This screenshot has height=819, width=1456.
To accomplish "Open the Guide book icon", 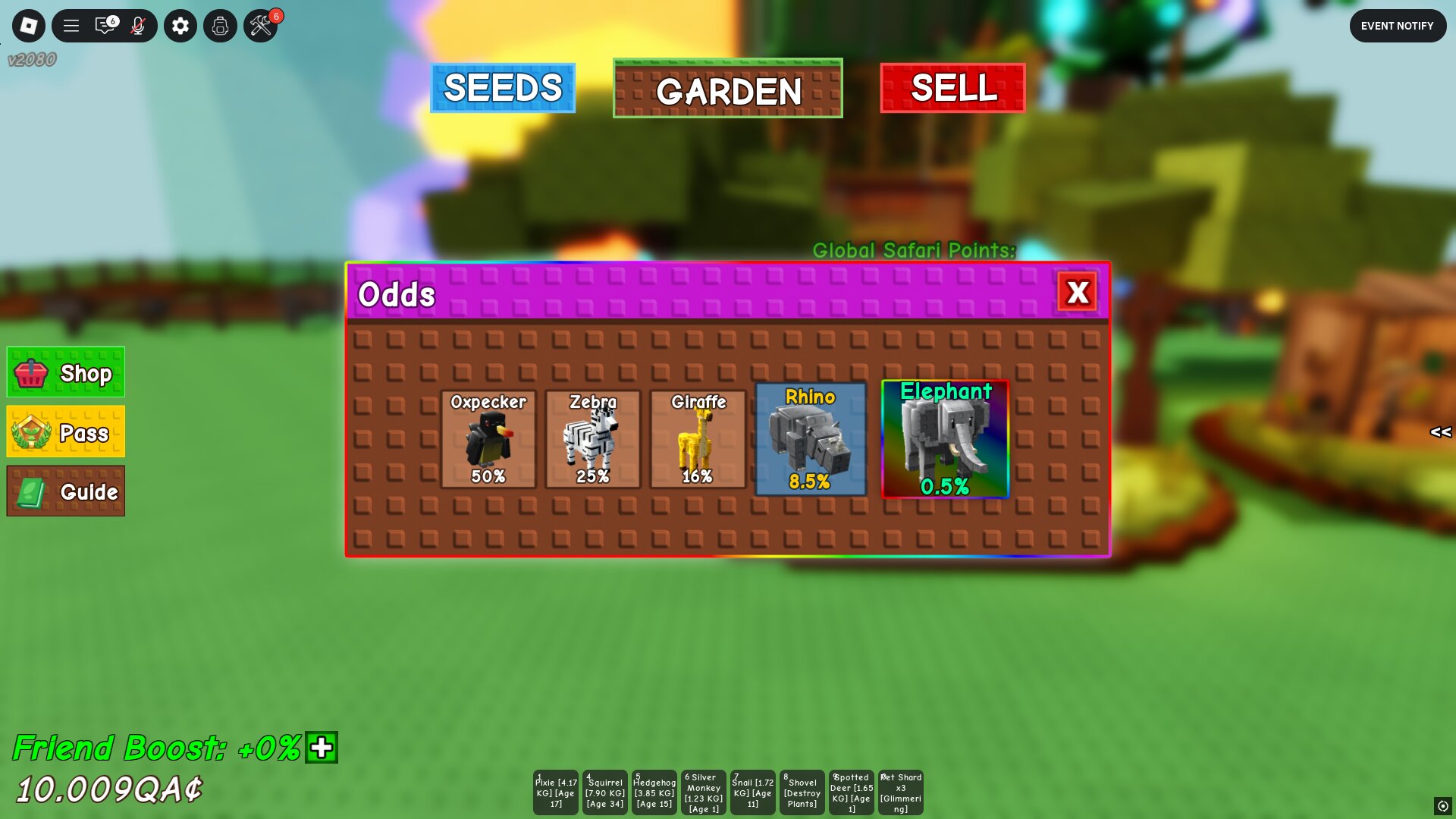I will 29,491.
